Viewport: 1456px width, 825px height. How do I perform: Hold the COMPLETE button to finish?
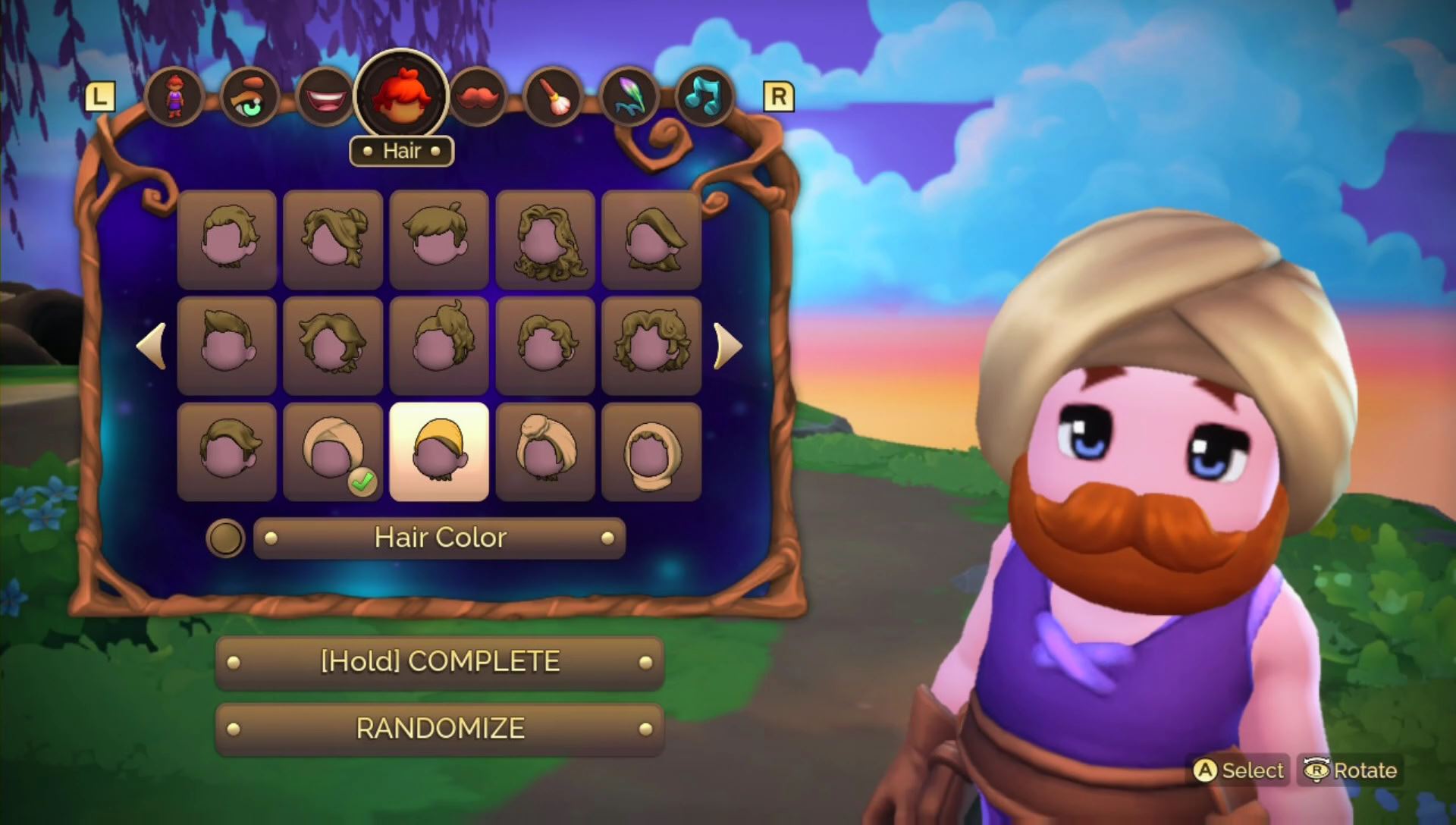pyautogui.click(x=438, y=660)
